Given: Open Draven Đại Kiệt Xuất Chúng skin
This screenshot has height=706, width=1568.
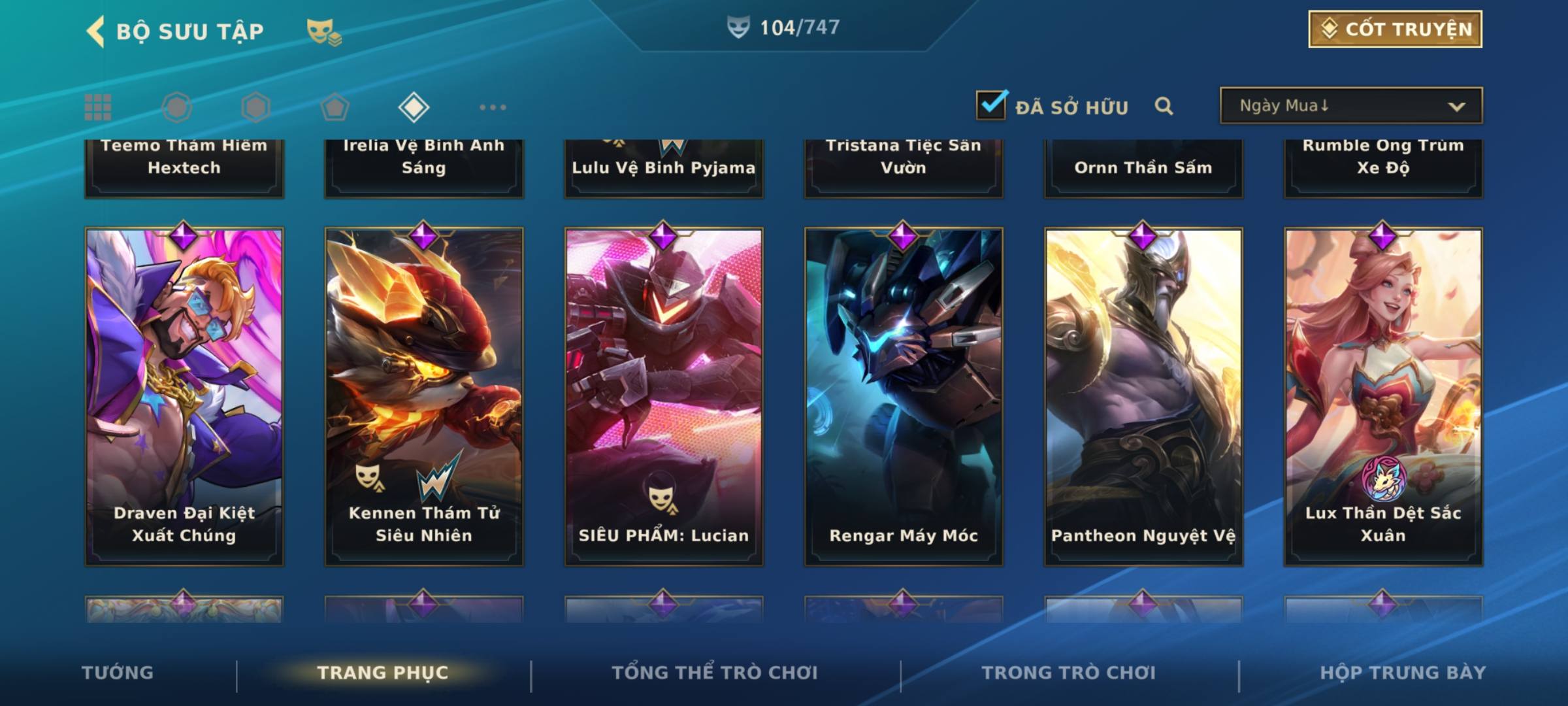Looking at the screenshot, I should click(x=184, y=395).
